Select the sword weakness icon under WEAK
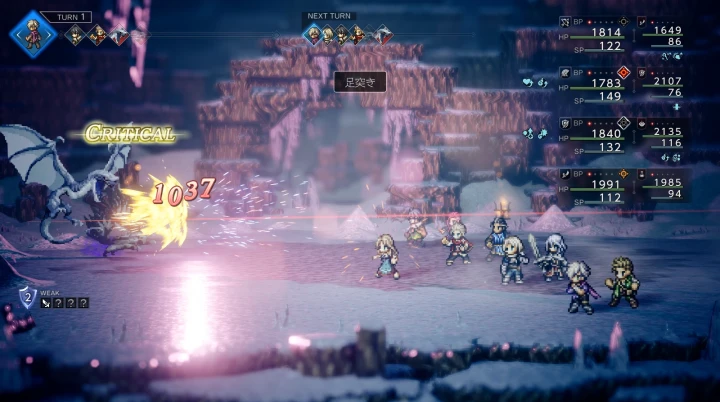Image resolution: width=720 pixels, height=402 pixels. pyautogui.click(x=48, y=303)
